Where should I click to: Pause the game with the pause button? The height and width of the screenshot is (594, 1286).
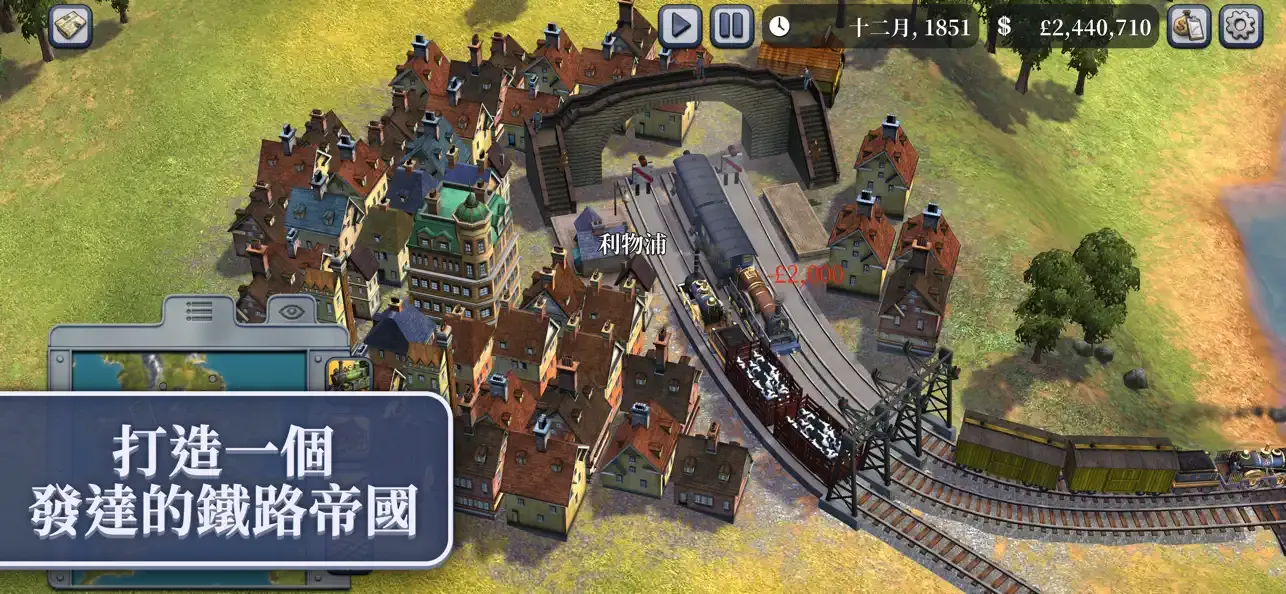tap(731, 26)
